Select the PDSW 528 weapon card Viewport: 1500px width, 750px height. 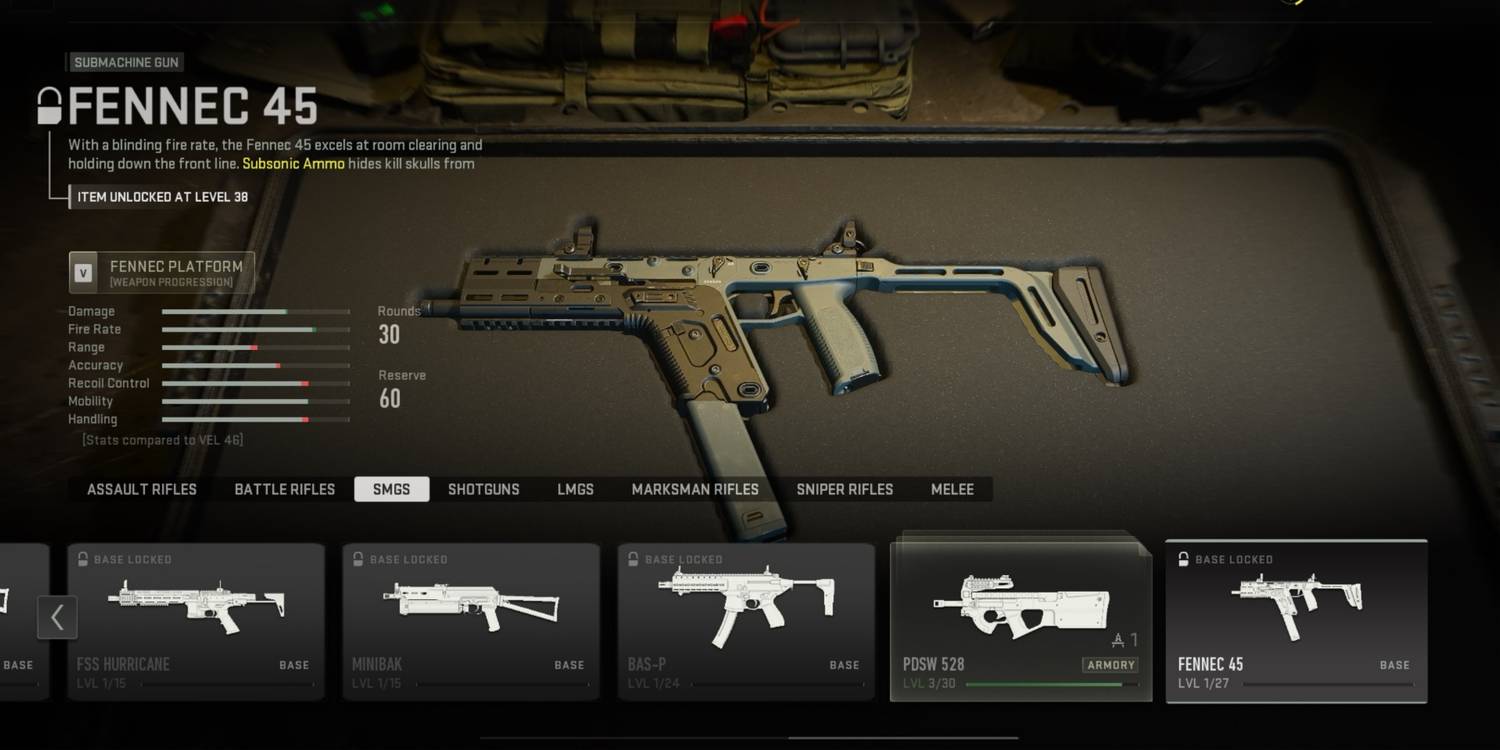tap(1019, 615)
